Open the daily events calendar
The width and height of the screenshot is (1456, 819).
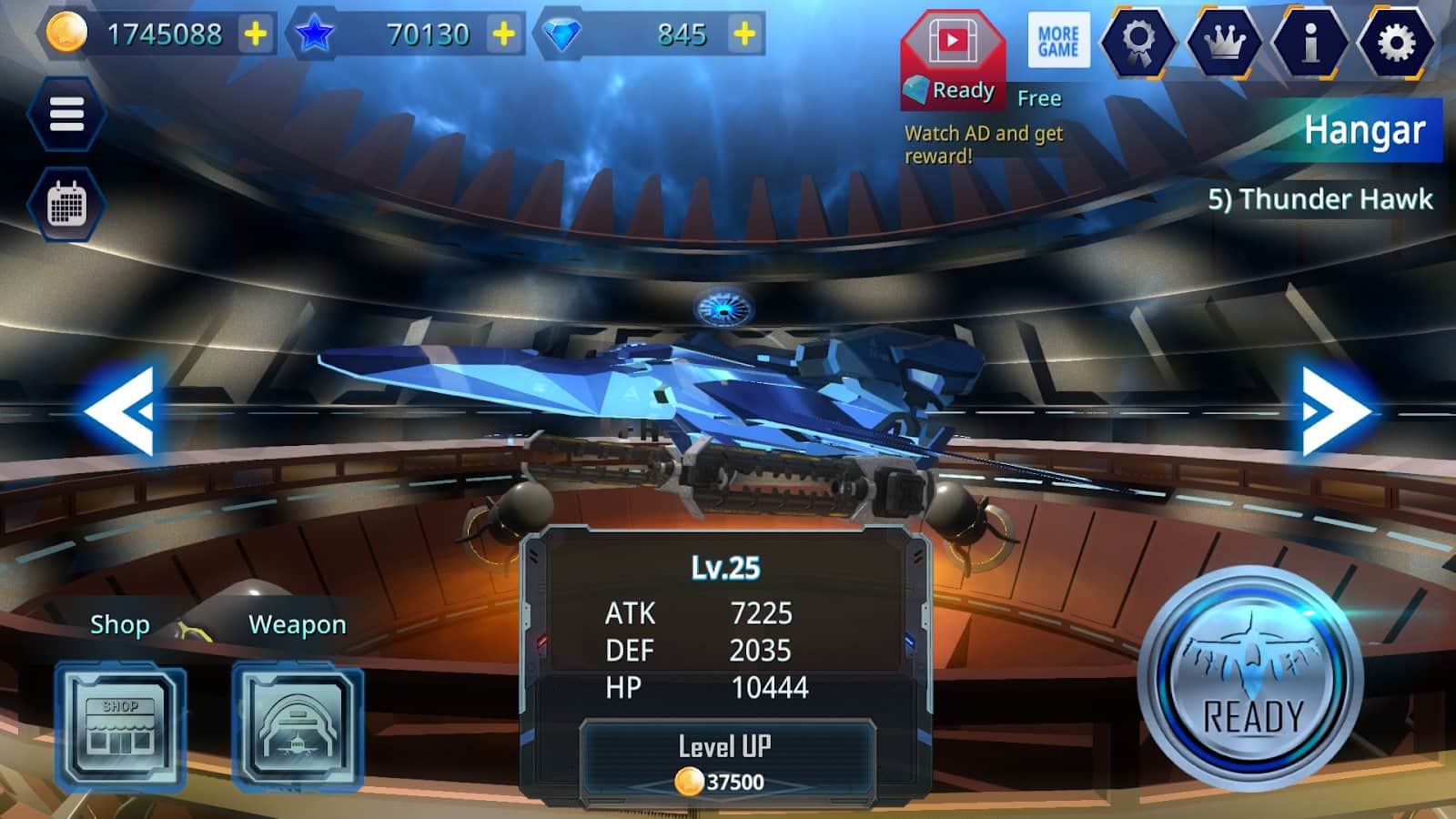coord(68,205)
